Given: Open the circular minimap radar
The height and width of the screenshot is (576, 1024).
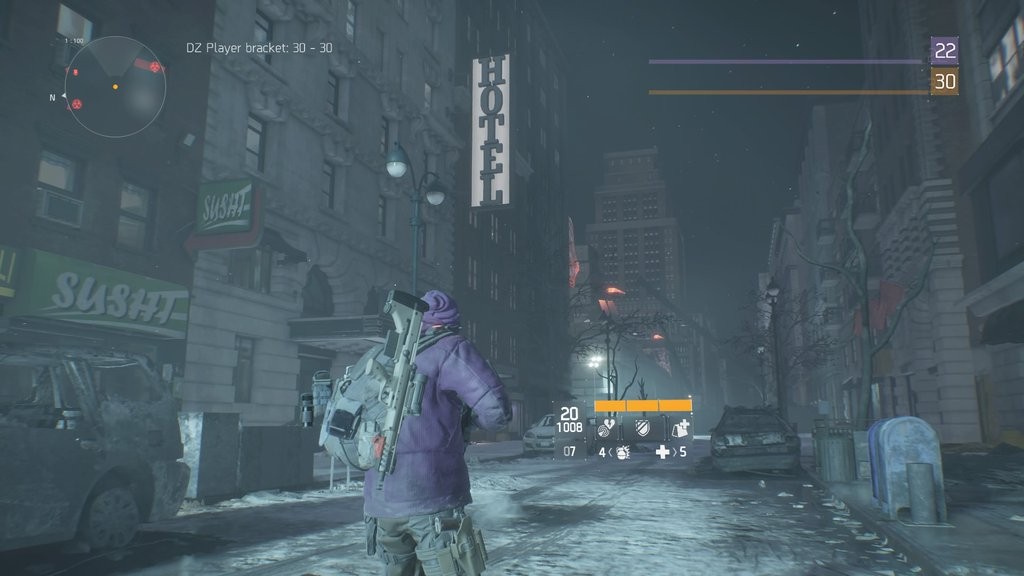Looking at the screenshot, I should (115, 87).
